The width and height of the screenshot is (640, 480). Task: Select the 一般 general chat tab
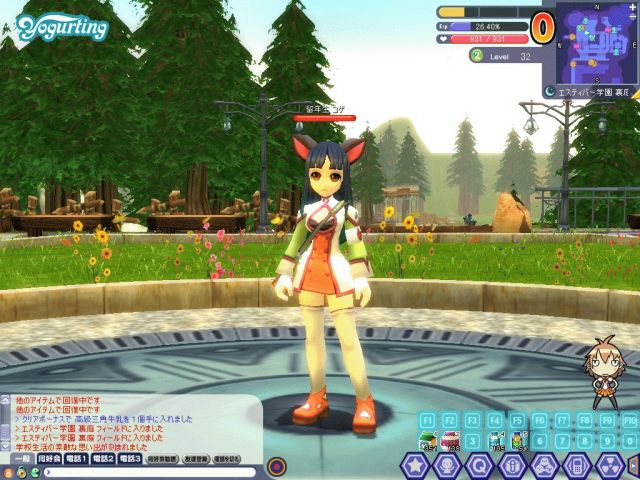pyautogui.click(x=20, y=458)
